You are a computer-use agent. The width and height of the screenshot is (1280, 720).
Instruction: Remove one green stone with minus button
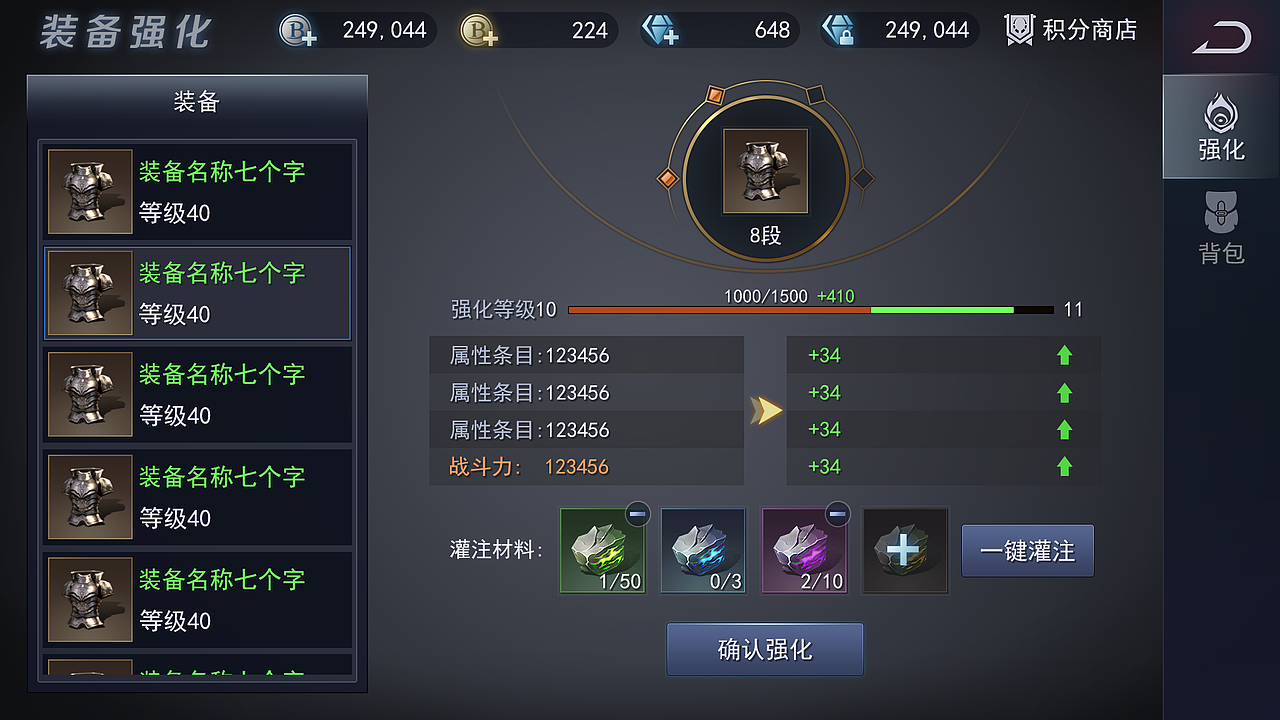tap(637, 514)
